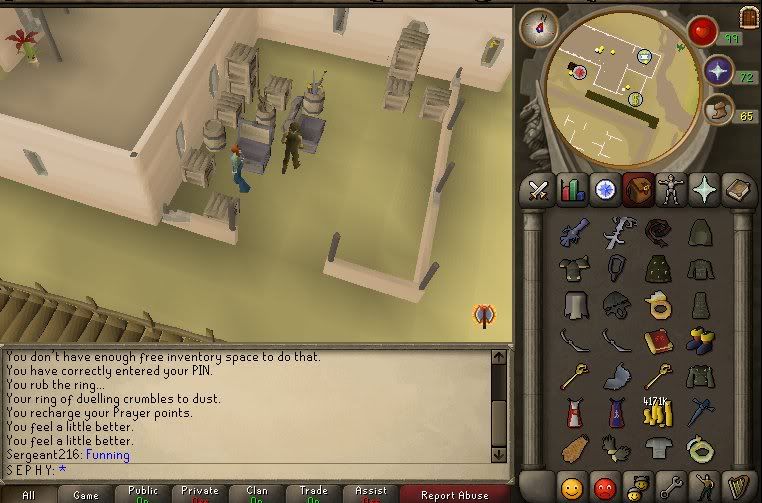Open the wrench options tab
This screenshot has height=503, width=762.
(x=670, y=488)
